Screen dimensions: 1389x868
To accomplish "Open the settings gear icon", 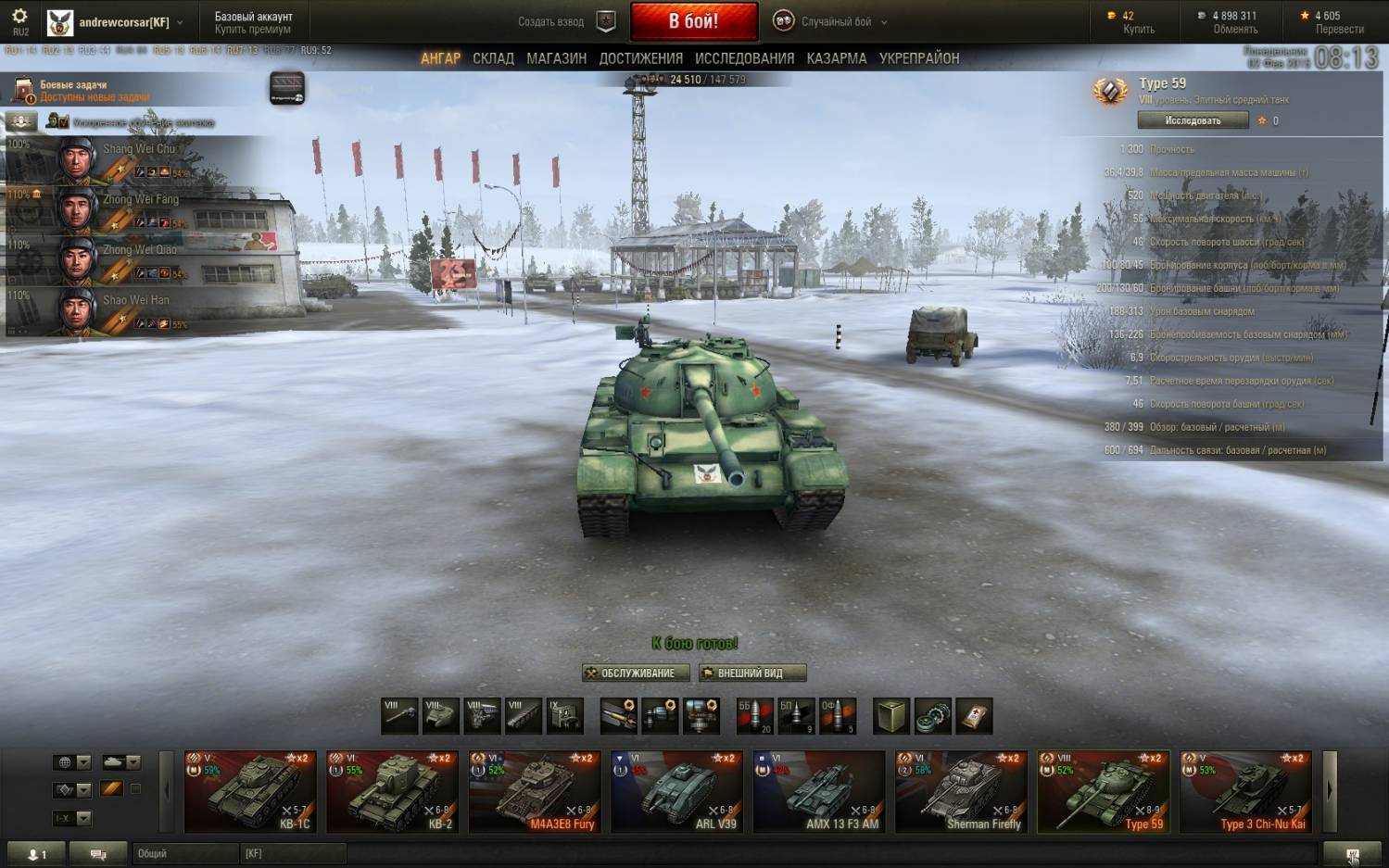I will point(19,17).
